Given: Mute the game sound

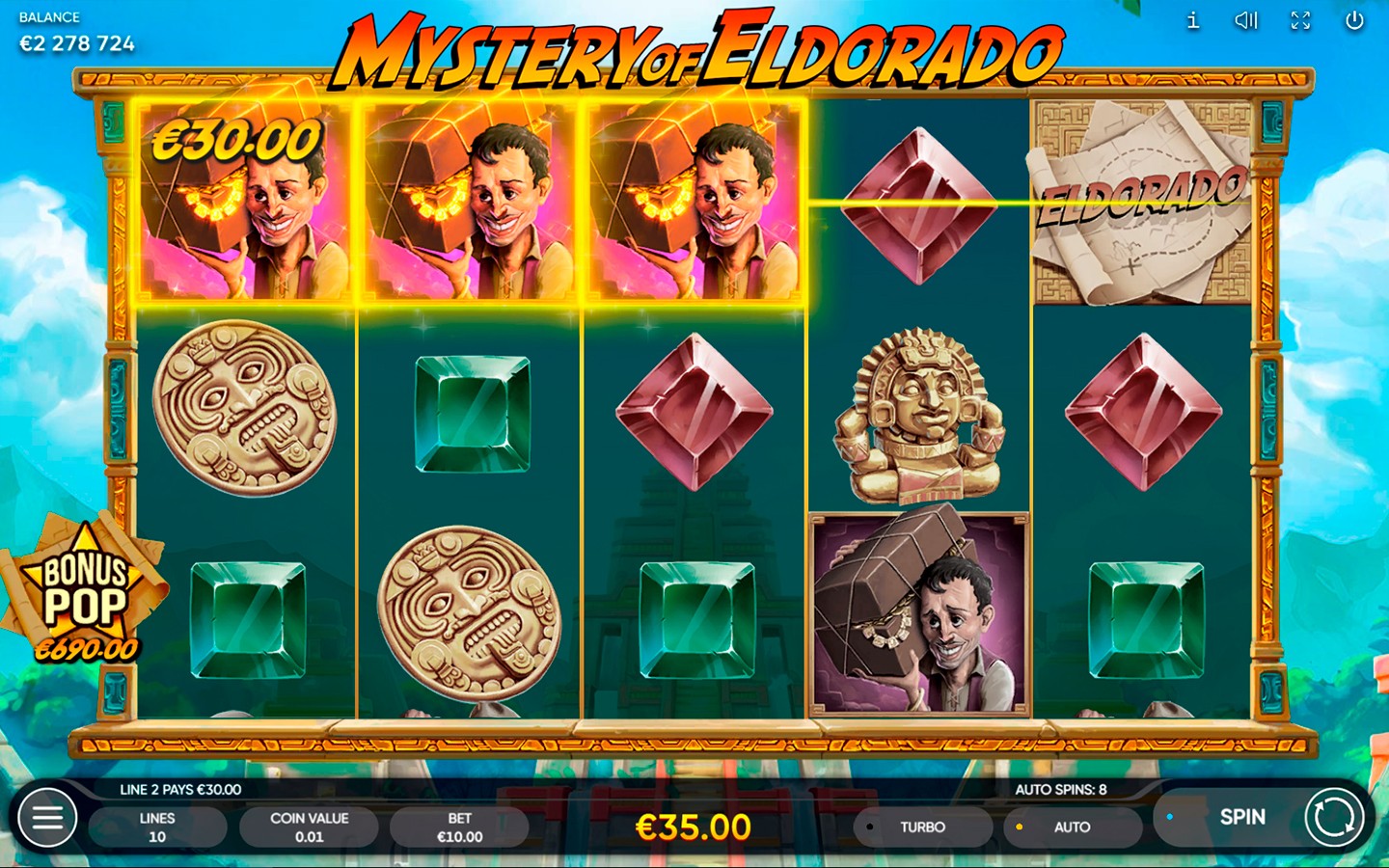Looking at the screenshot, I should pos(1246,20).
